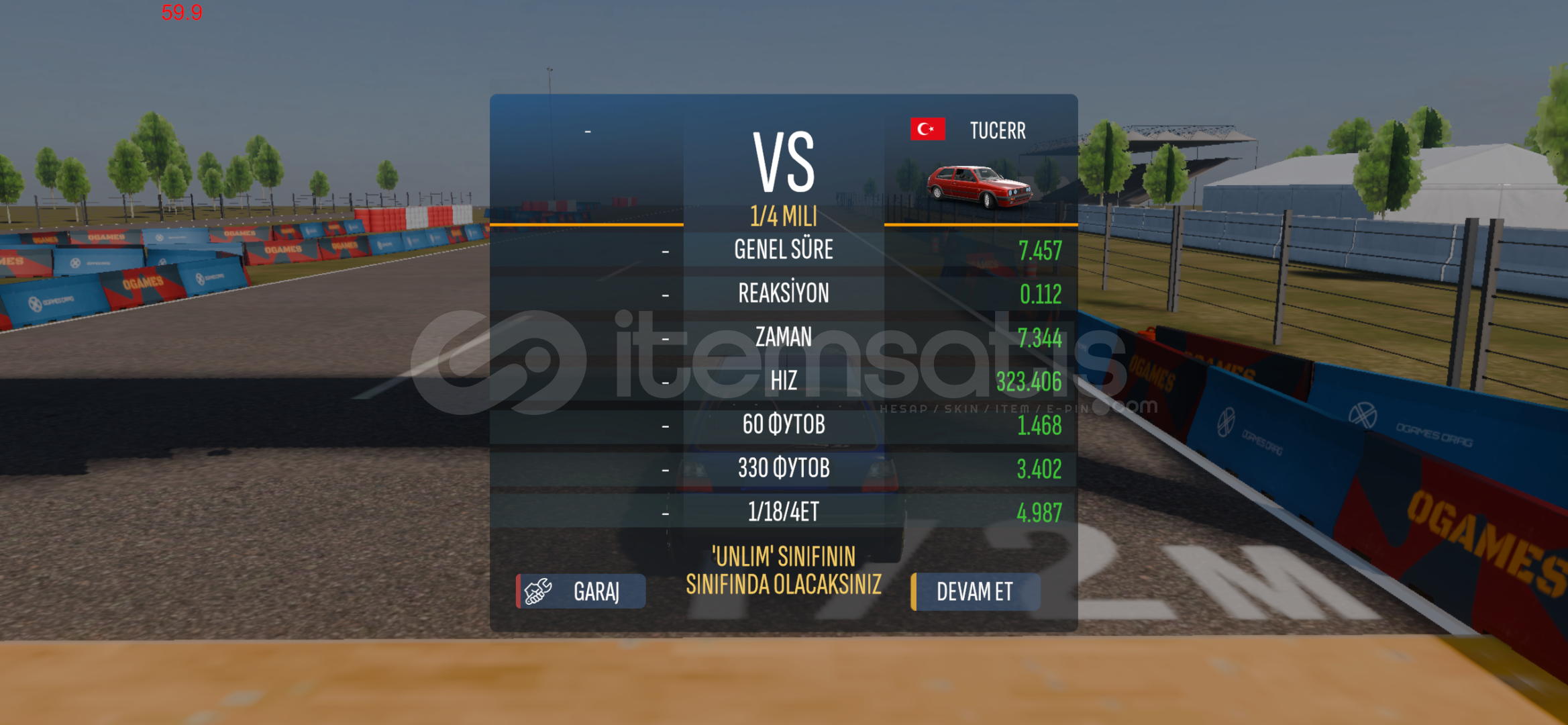
Task: Toggle the dash marker beside REAKSİYON
Action: click(665, 294)
